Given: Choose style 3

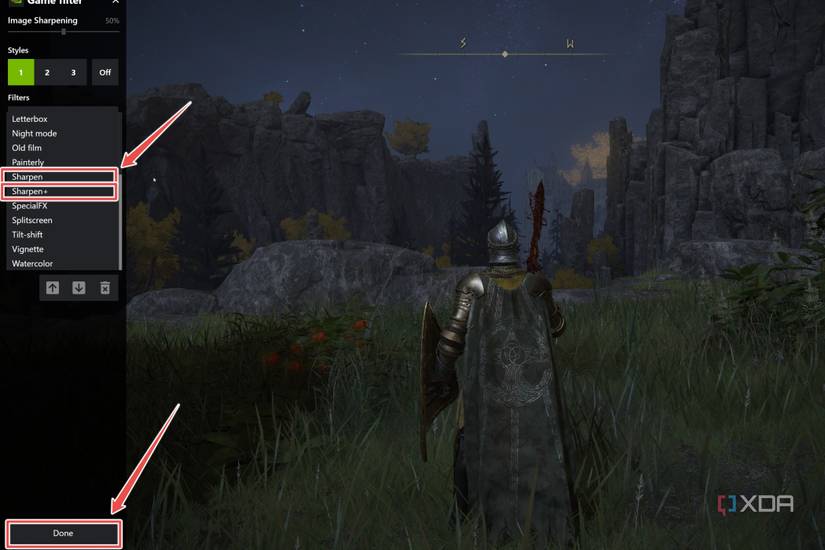Looking at the screenshot, I should click(x=73, y=72).
